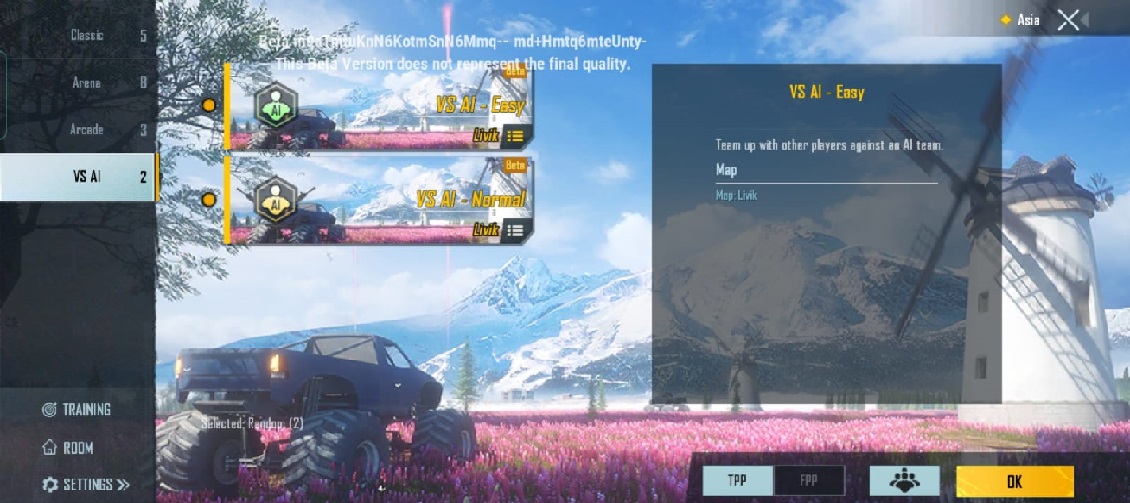The image size is (1130, 503).
Task: Select the VS AI - Easy mode card
Action: coord(378,107)
